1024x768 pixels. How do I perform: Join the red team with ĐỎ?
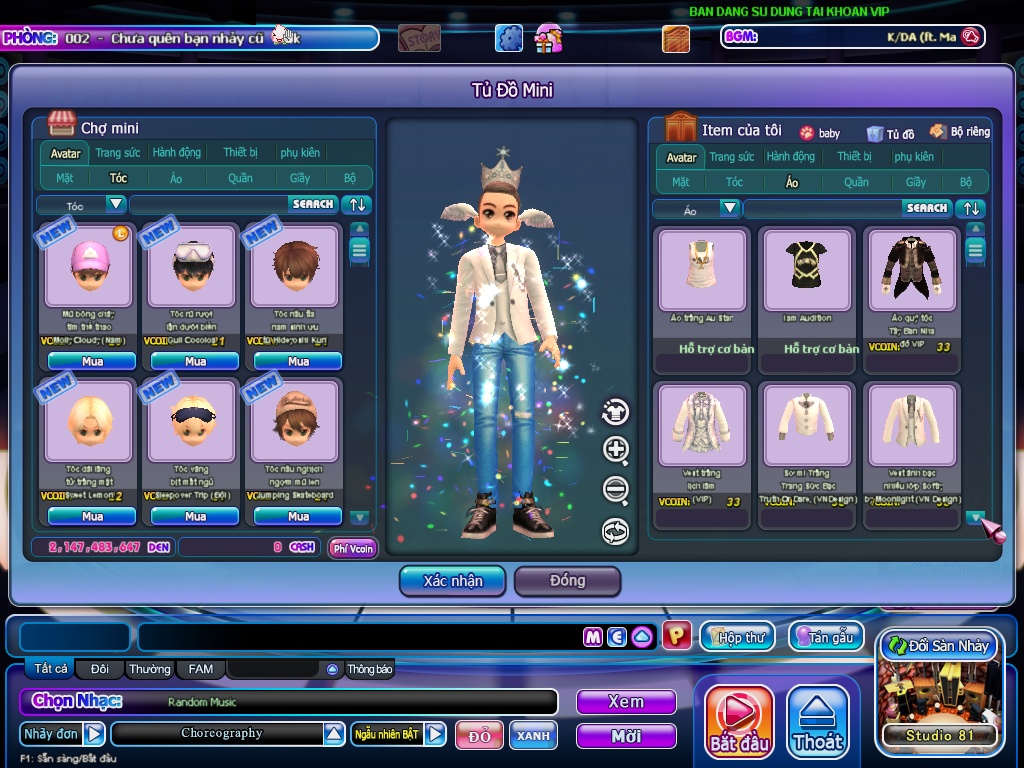point(479,736)
